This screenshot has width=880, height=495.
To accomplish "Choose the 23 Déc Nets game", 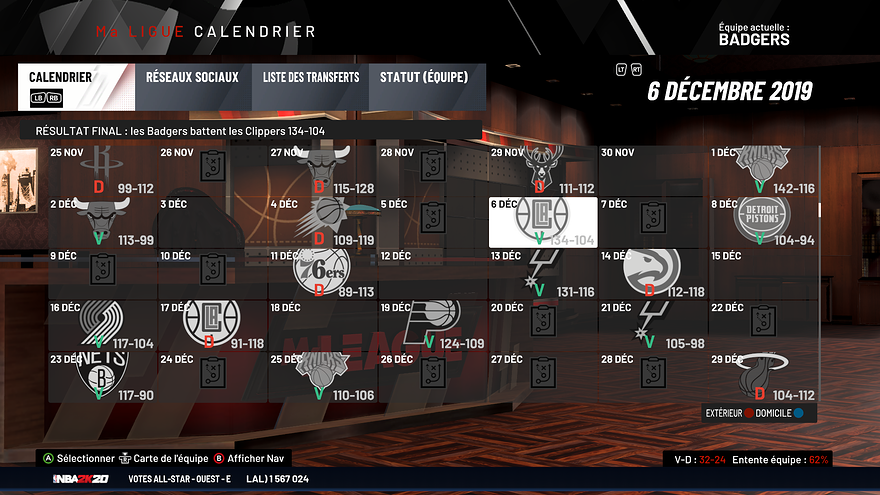I will pos(102,376).
